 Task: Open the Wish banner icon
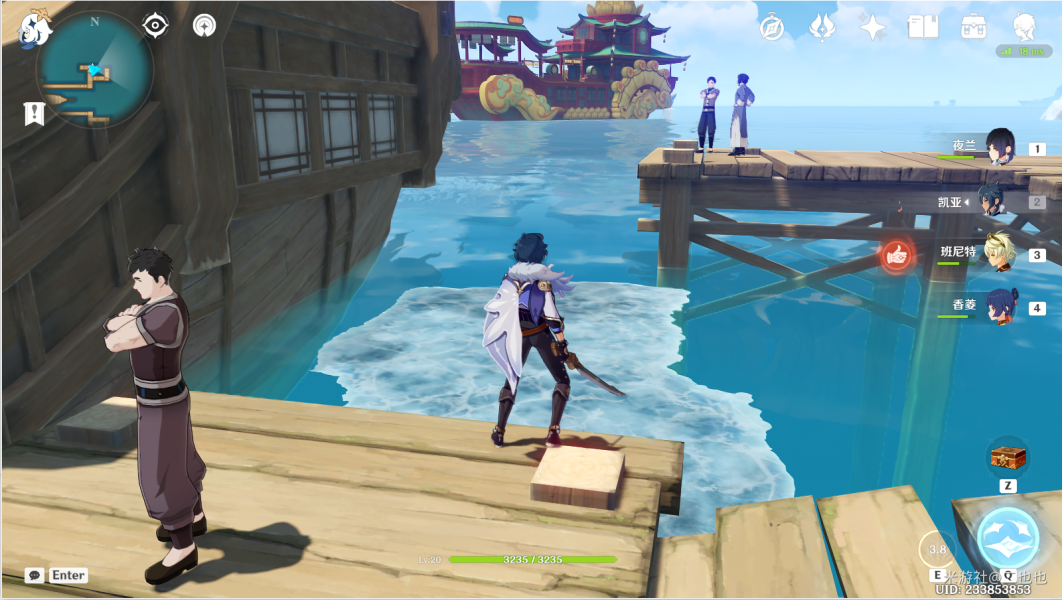[x=822, y=27]
